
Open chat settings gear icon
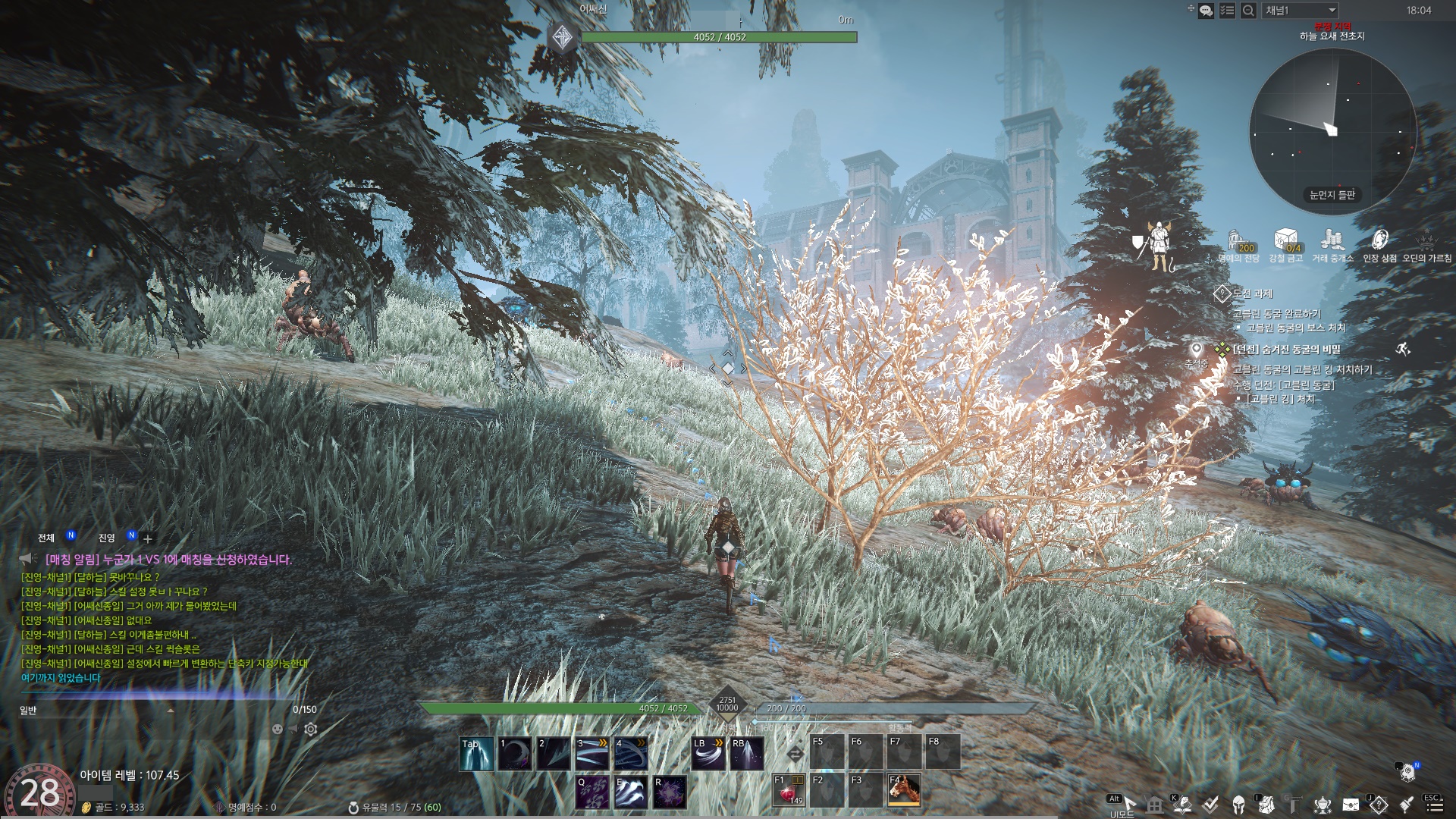(x=311, y=730)
